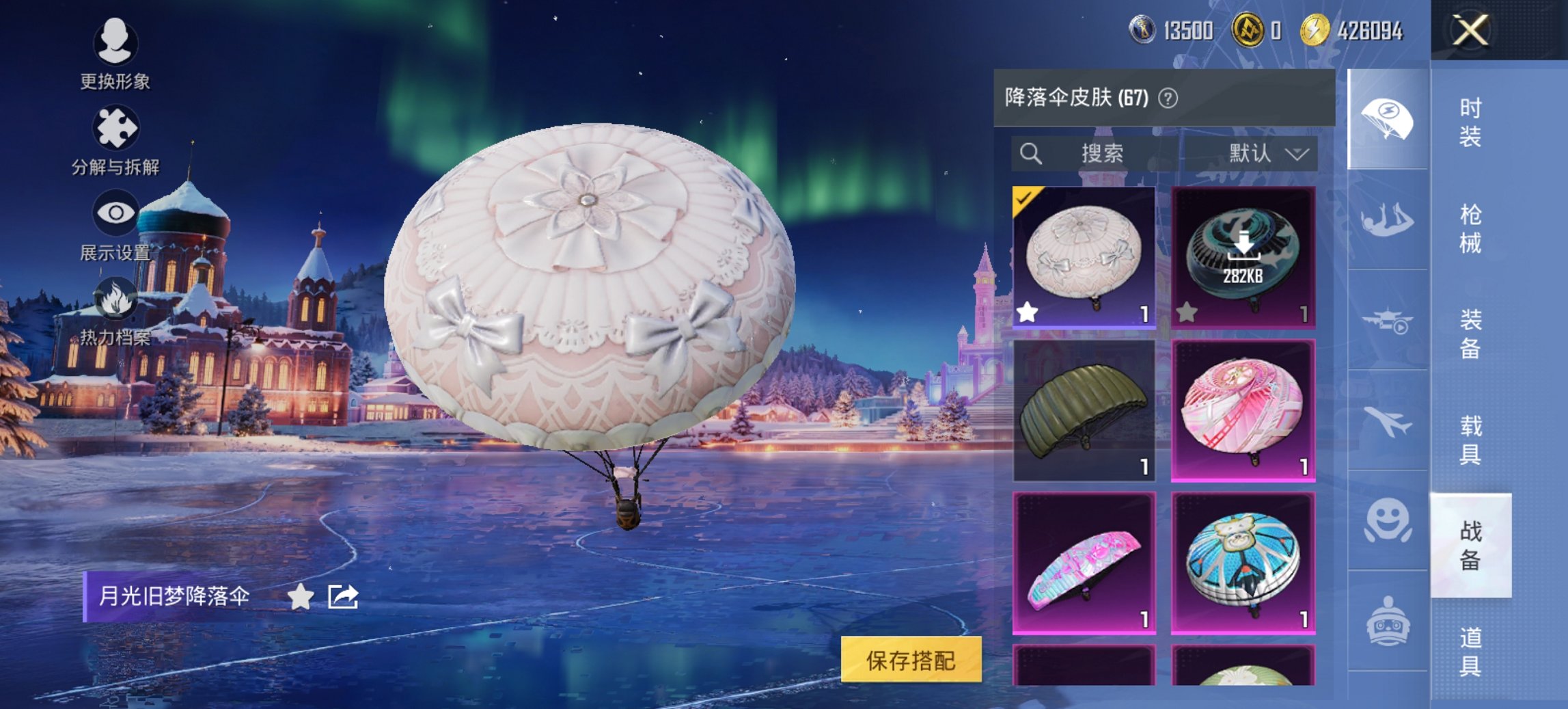1568x709 pixels.
Task: Share the parachute via the share icon
Action: (x=344, y=596)
